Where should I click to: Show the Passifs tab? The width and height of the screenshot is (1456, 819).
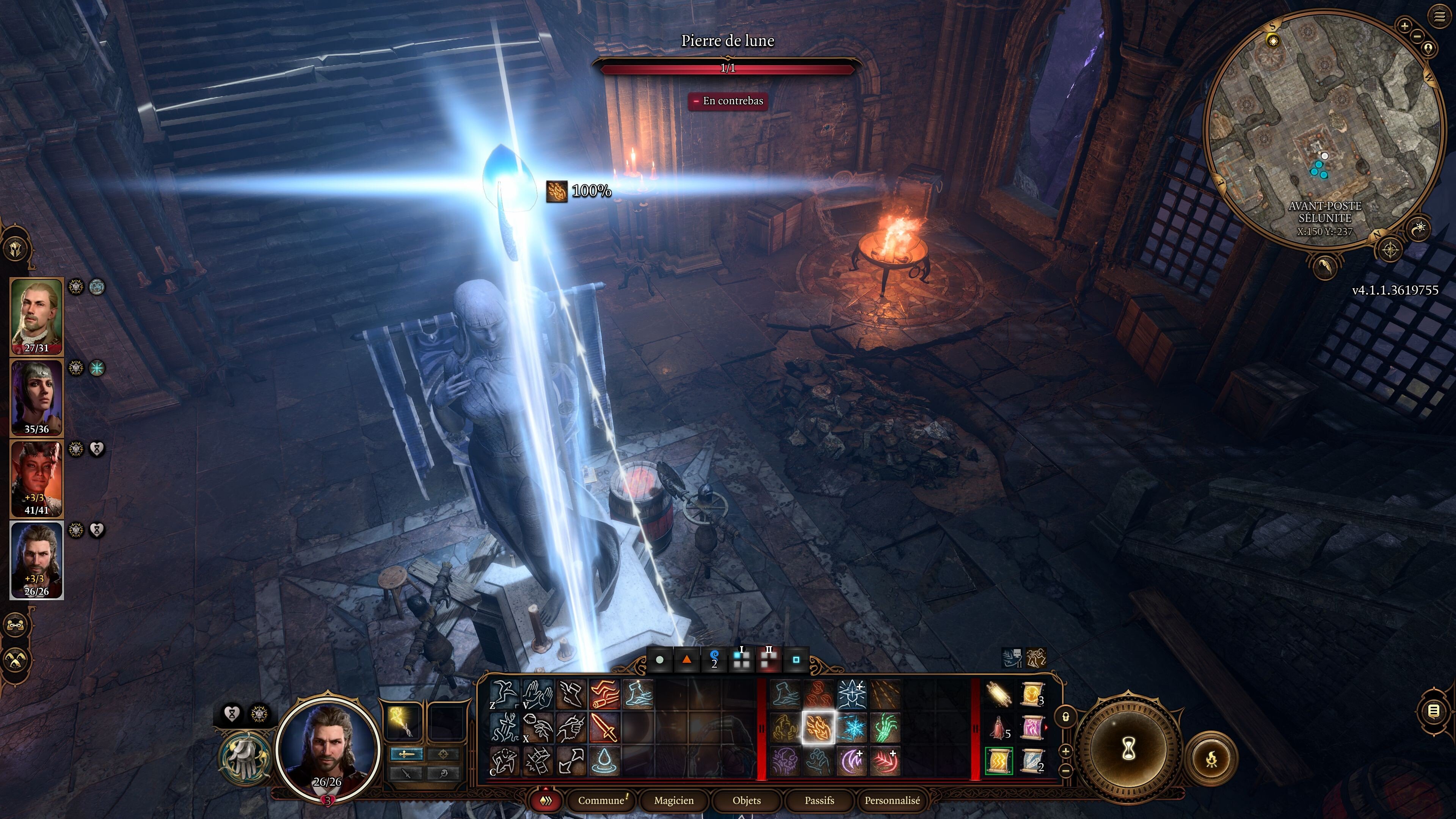point(819,800)
